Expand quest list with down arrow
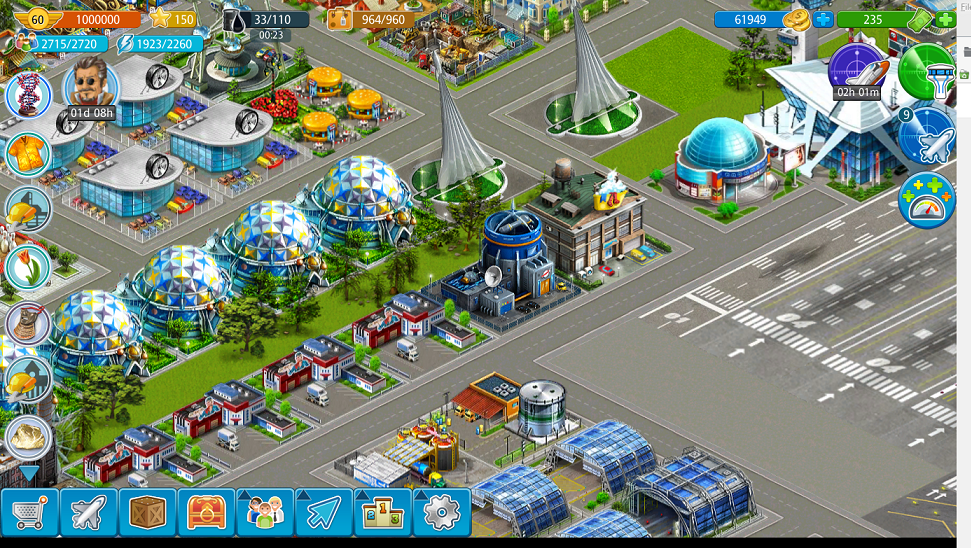Viewport: 971px width, 548px height. point(28,473)
